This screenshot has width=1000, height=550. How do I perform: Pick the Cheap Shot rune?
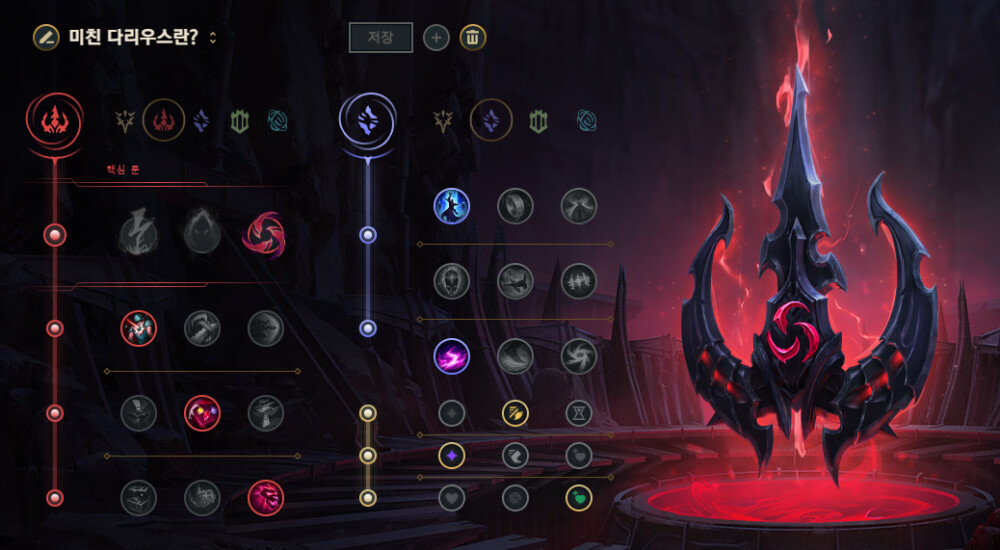(138, 327)
